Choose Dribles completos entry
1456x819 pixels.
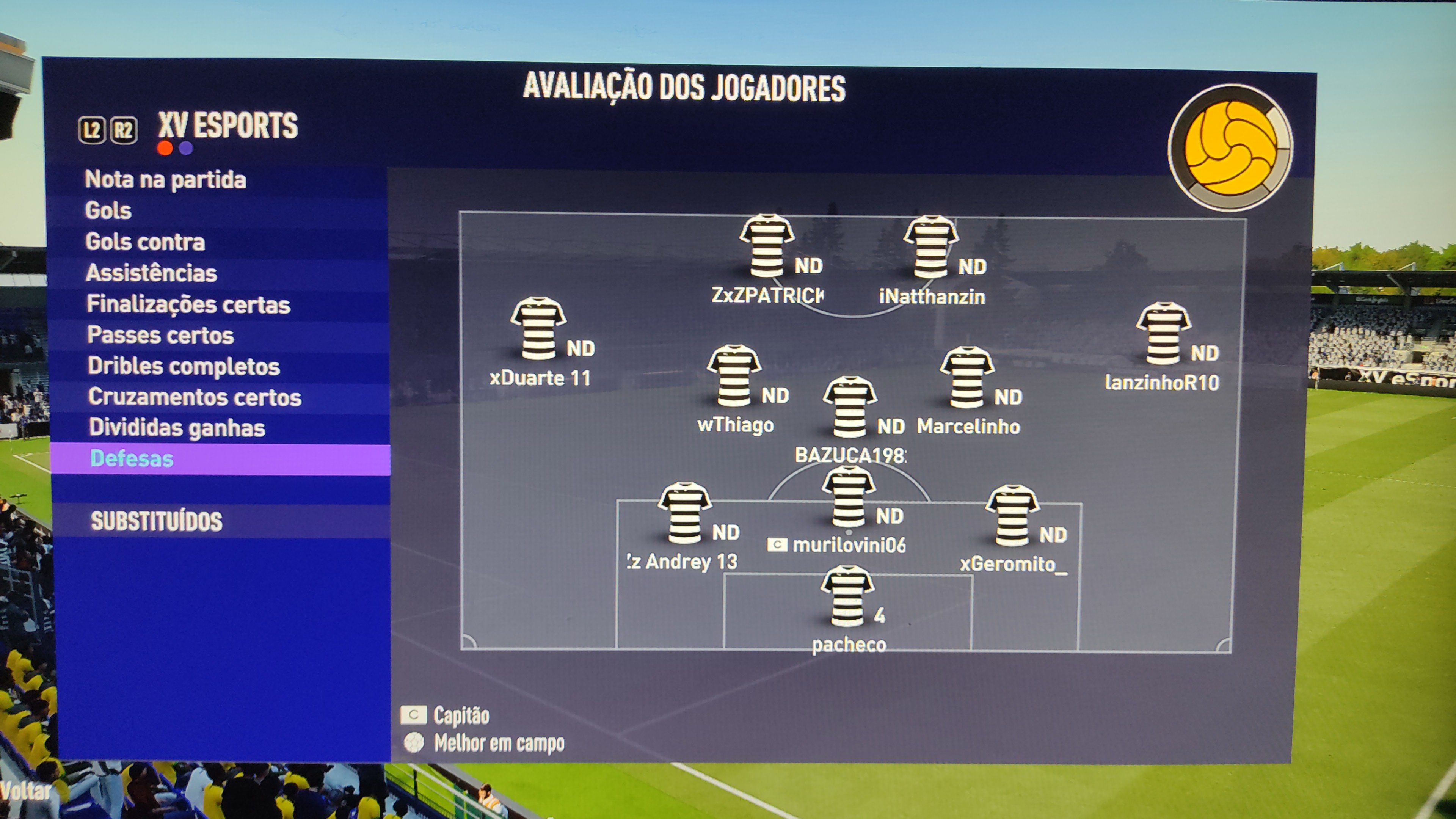[184, 366]
